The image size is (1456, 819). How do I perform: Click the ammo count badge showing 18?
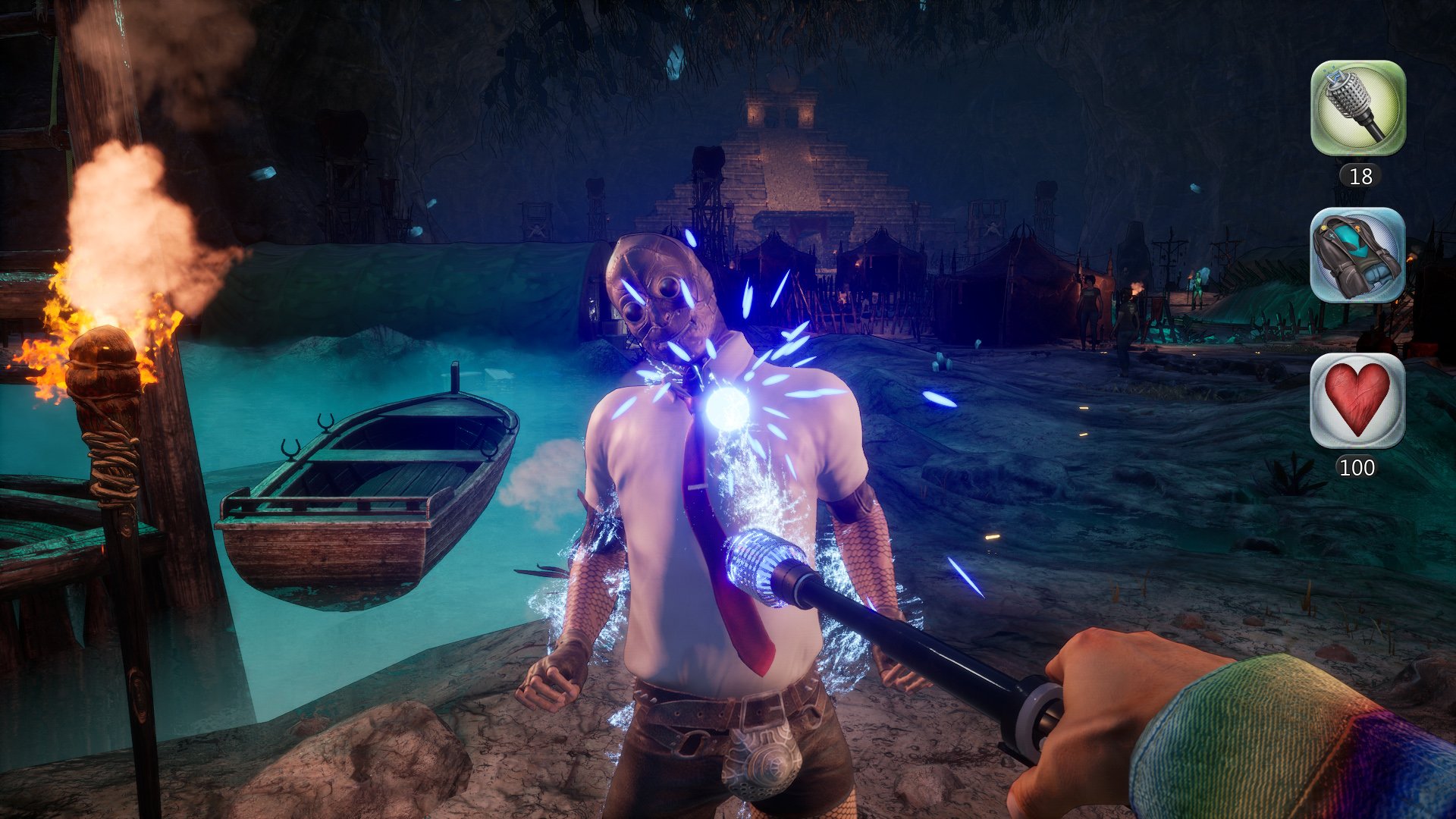pyautogui.click(x=1360, y=176)
